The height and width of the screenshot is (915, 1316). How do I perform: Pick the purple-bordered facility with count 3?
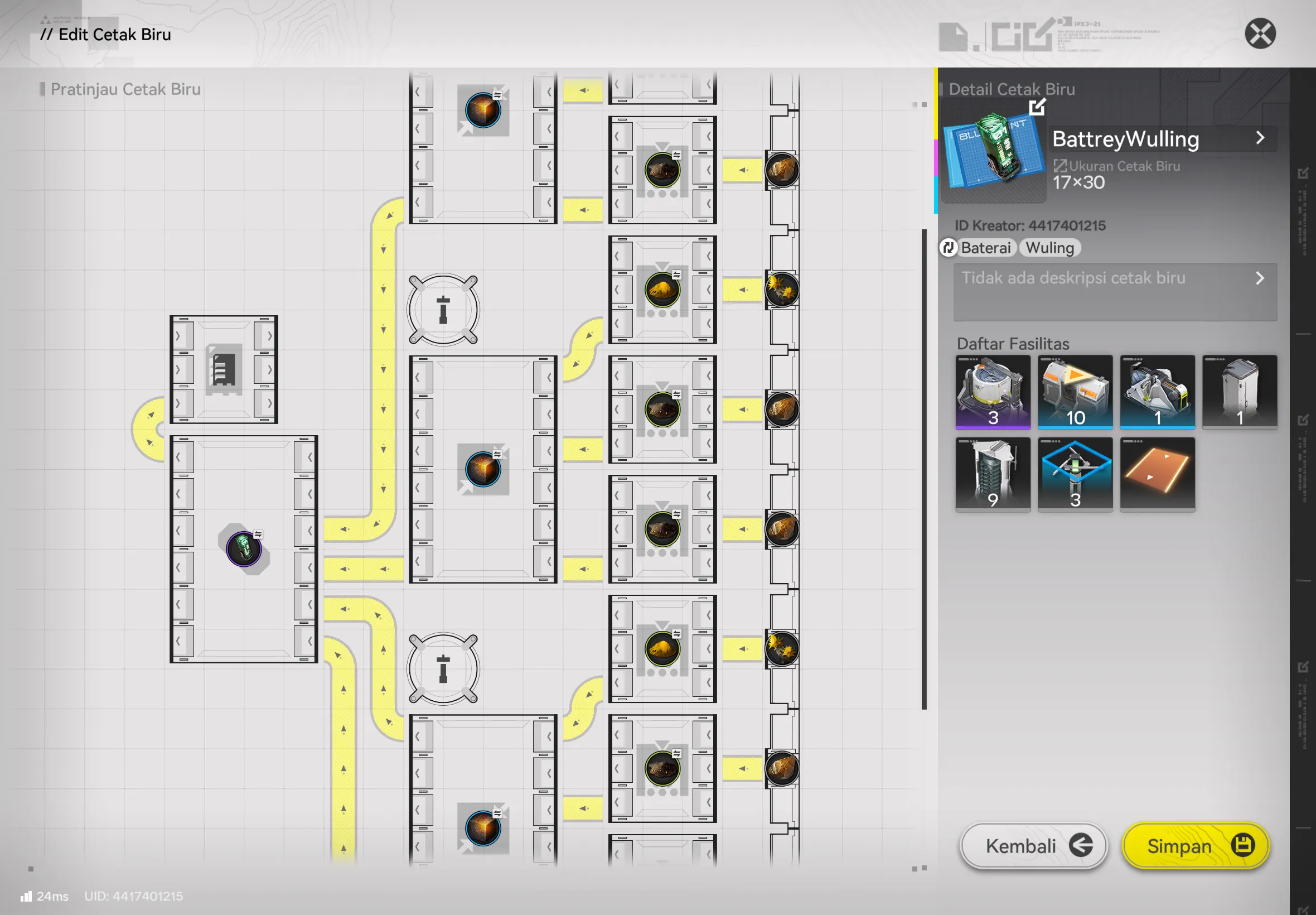pos(993,392)
